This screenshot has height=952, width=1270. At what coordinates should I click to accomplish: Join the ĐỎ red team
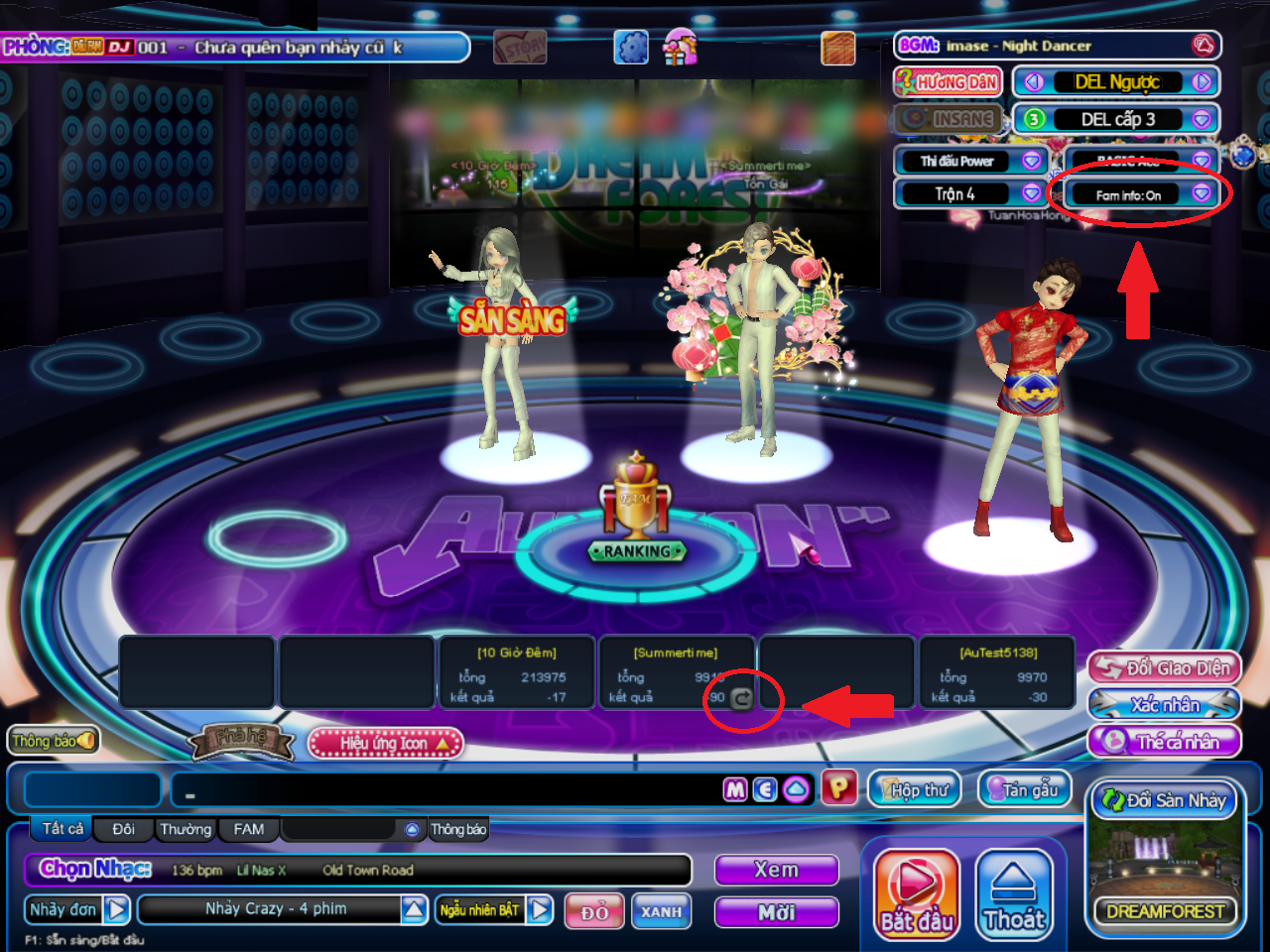coord(594,911)
